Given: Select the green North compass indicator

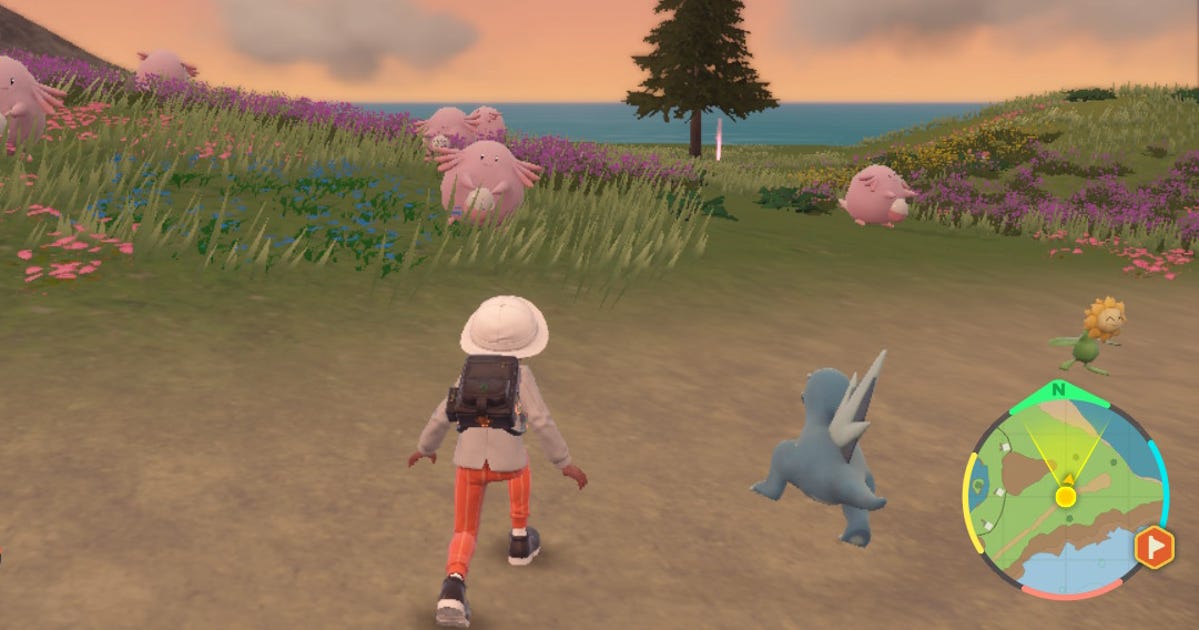Looking at the screenshot, I should coord(1059,390).
